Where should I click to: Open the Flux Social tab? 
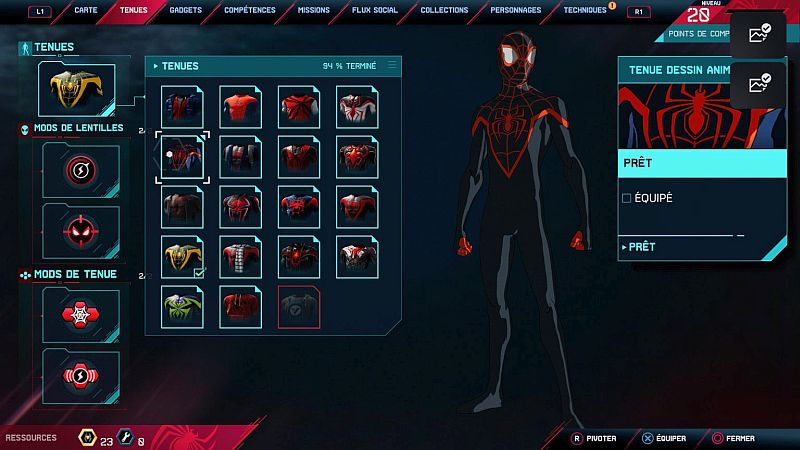tap(376, 10)
